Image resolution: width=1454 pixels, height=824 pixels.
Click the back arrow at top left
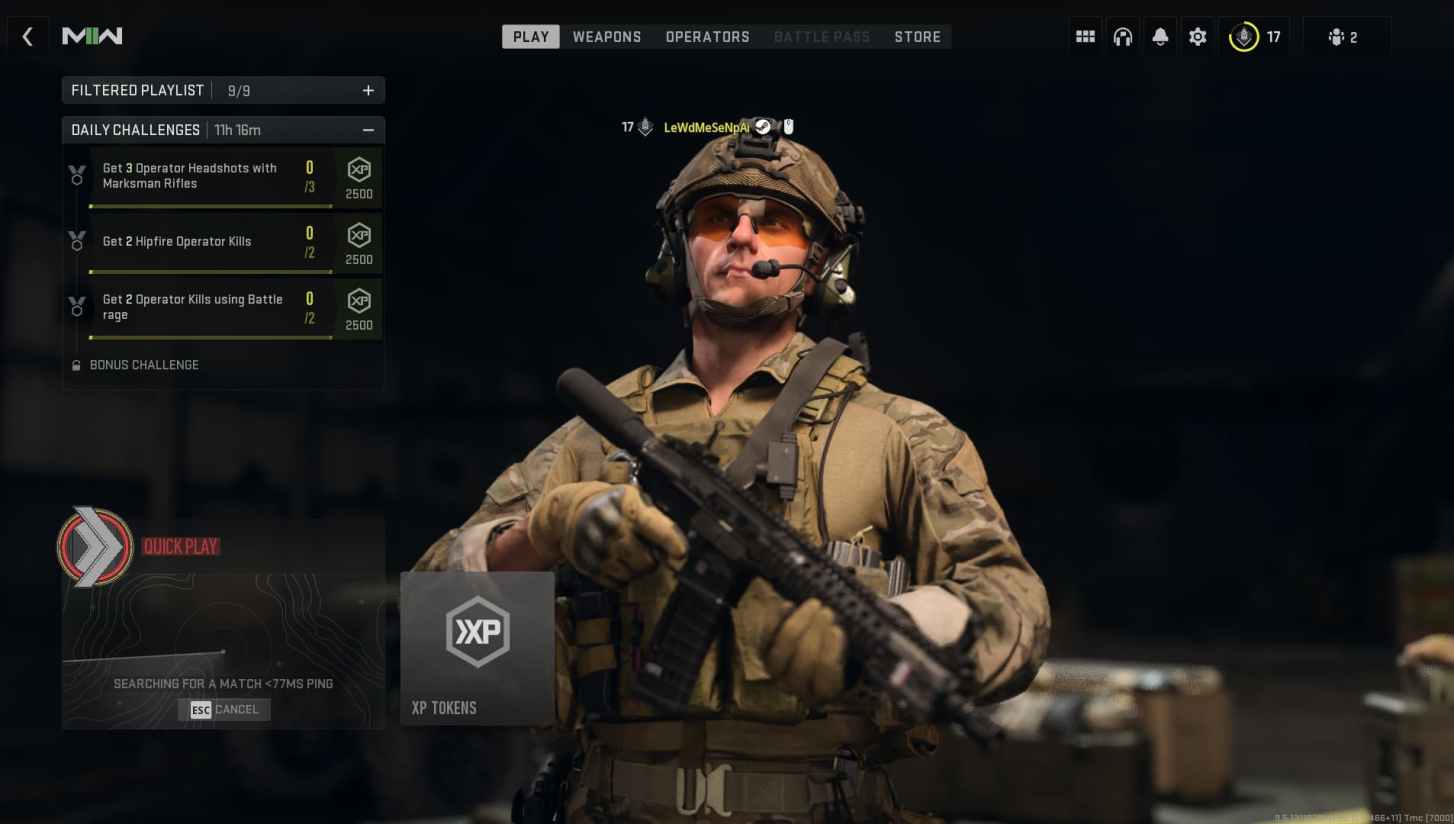[27, 36]
